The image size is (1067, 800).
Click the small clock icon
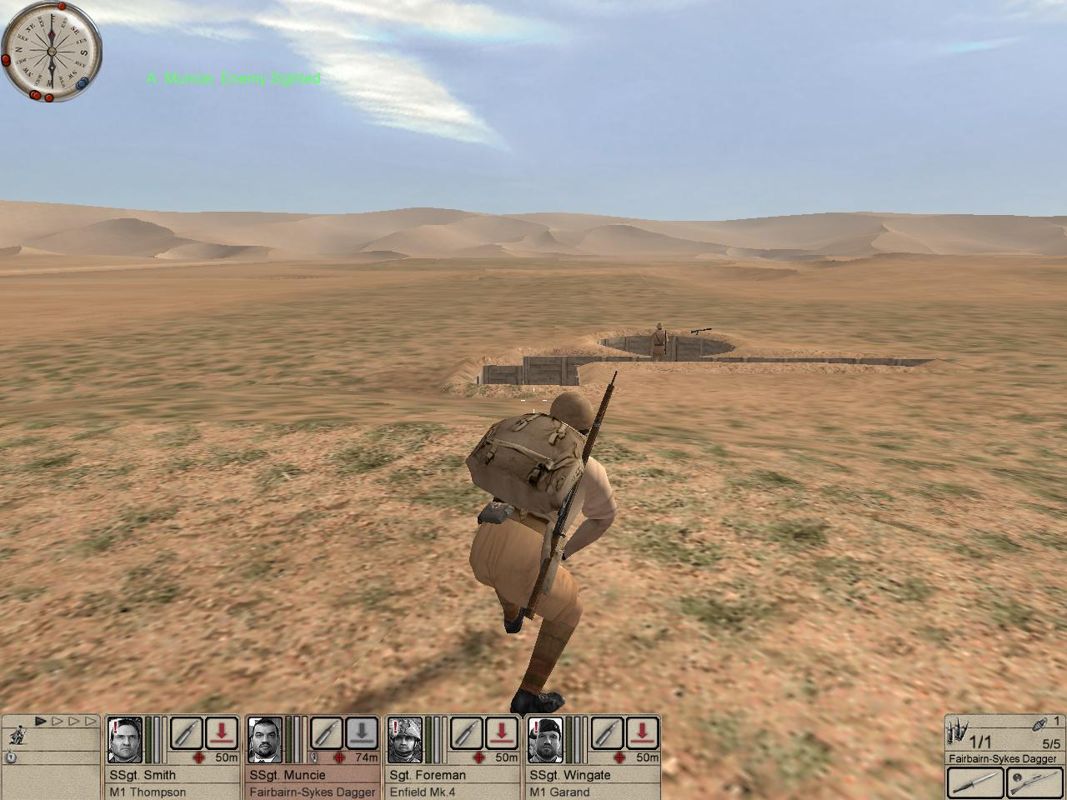[x=10, y=757]
